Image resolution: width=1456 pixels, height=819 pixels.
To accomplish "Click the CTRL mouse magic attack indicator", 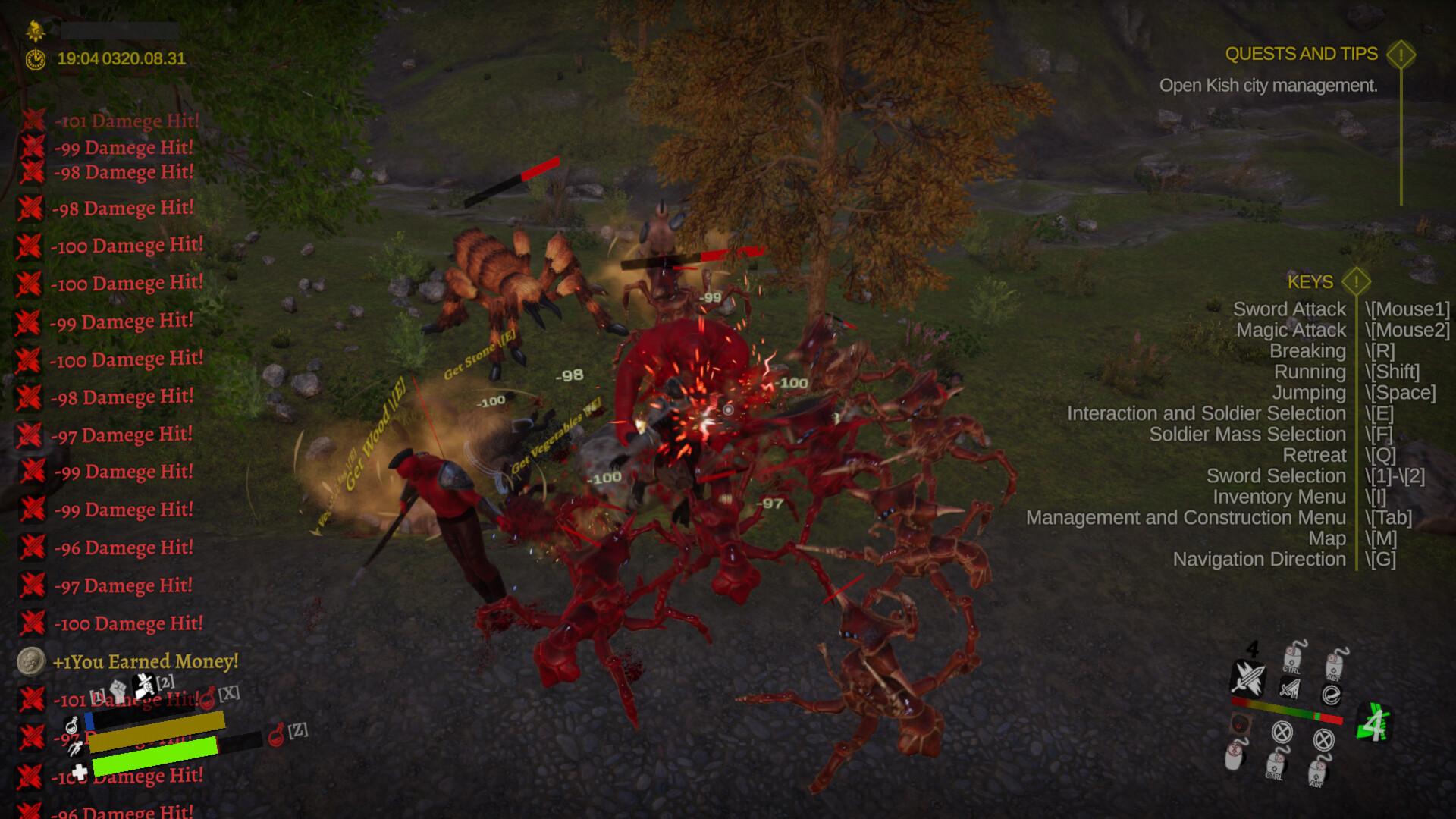I will [1292, 659].
